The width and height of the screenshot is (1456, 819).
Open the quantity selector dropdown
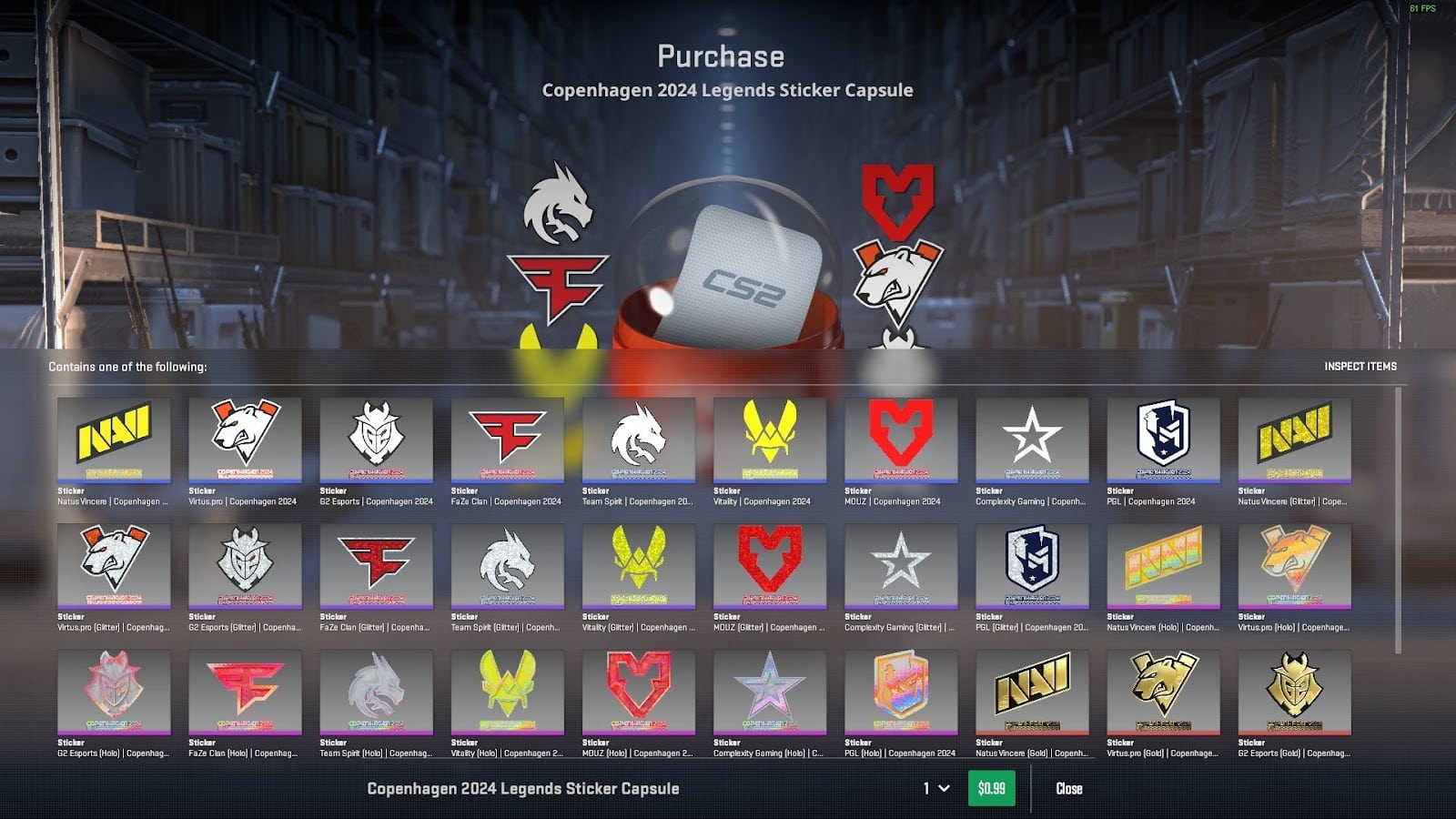(x=931, y=788)
